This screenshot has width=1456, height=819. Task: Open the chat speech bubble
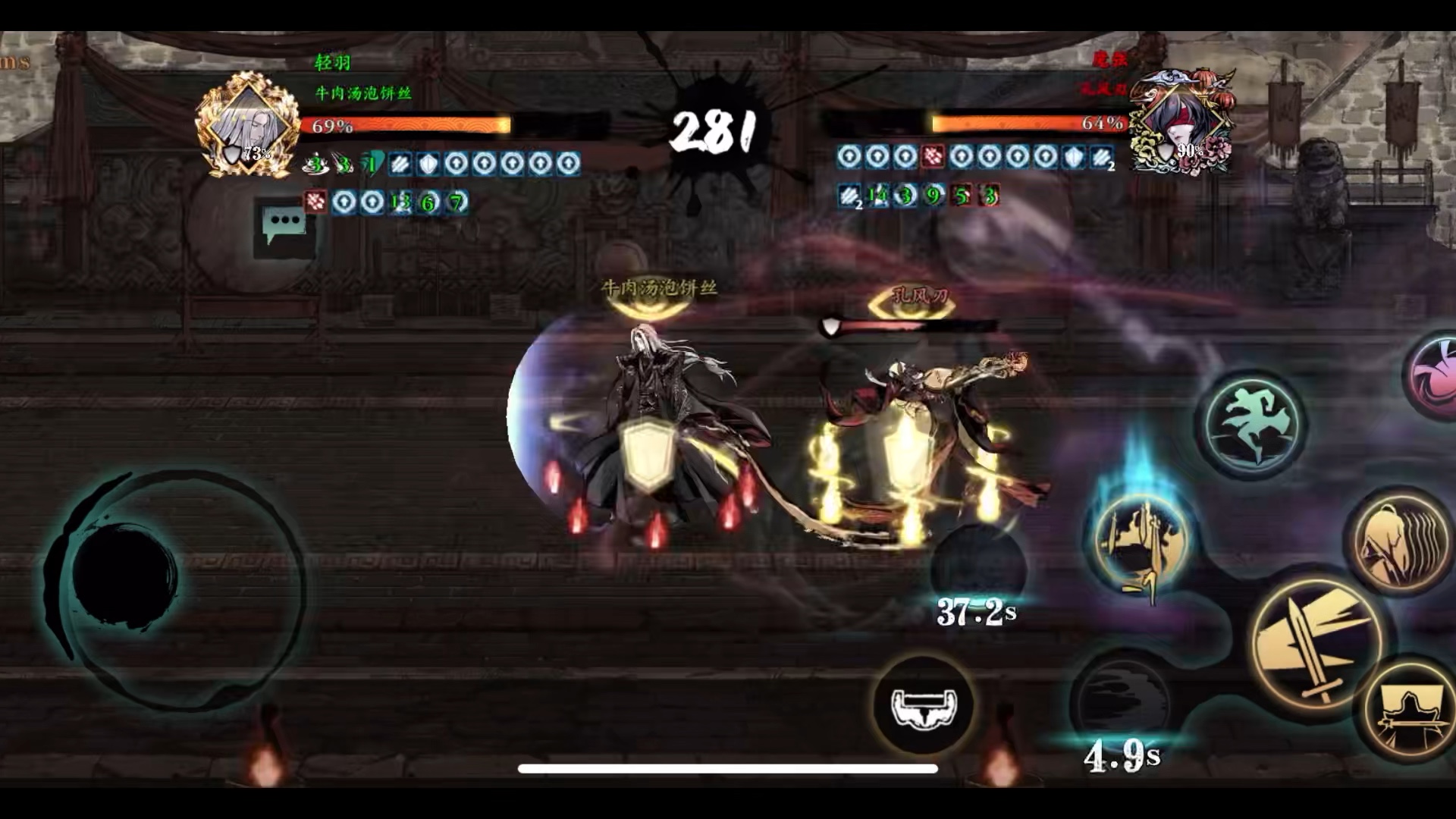(x=284, y=224)
